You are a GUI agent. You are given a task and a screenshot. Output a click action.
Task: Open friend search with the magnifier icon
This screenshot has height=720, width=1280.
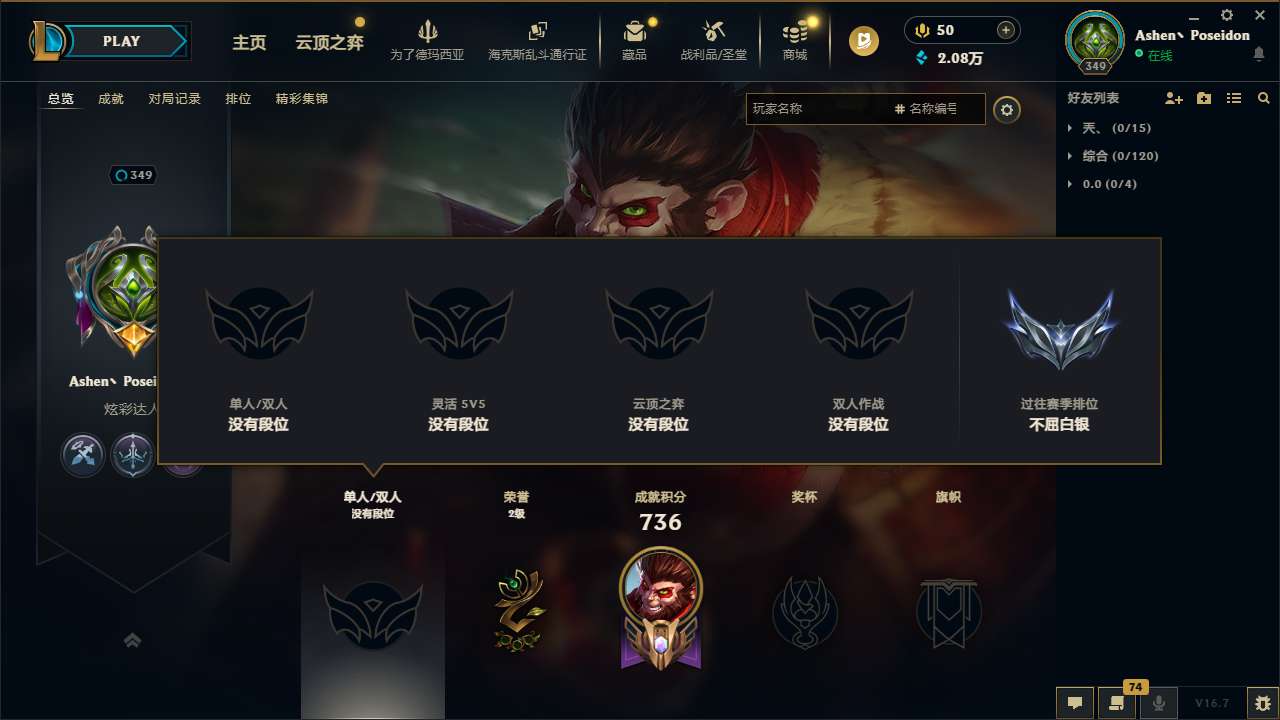click(x=1263, y=98)
